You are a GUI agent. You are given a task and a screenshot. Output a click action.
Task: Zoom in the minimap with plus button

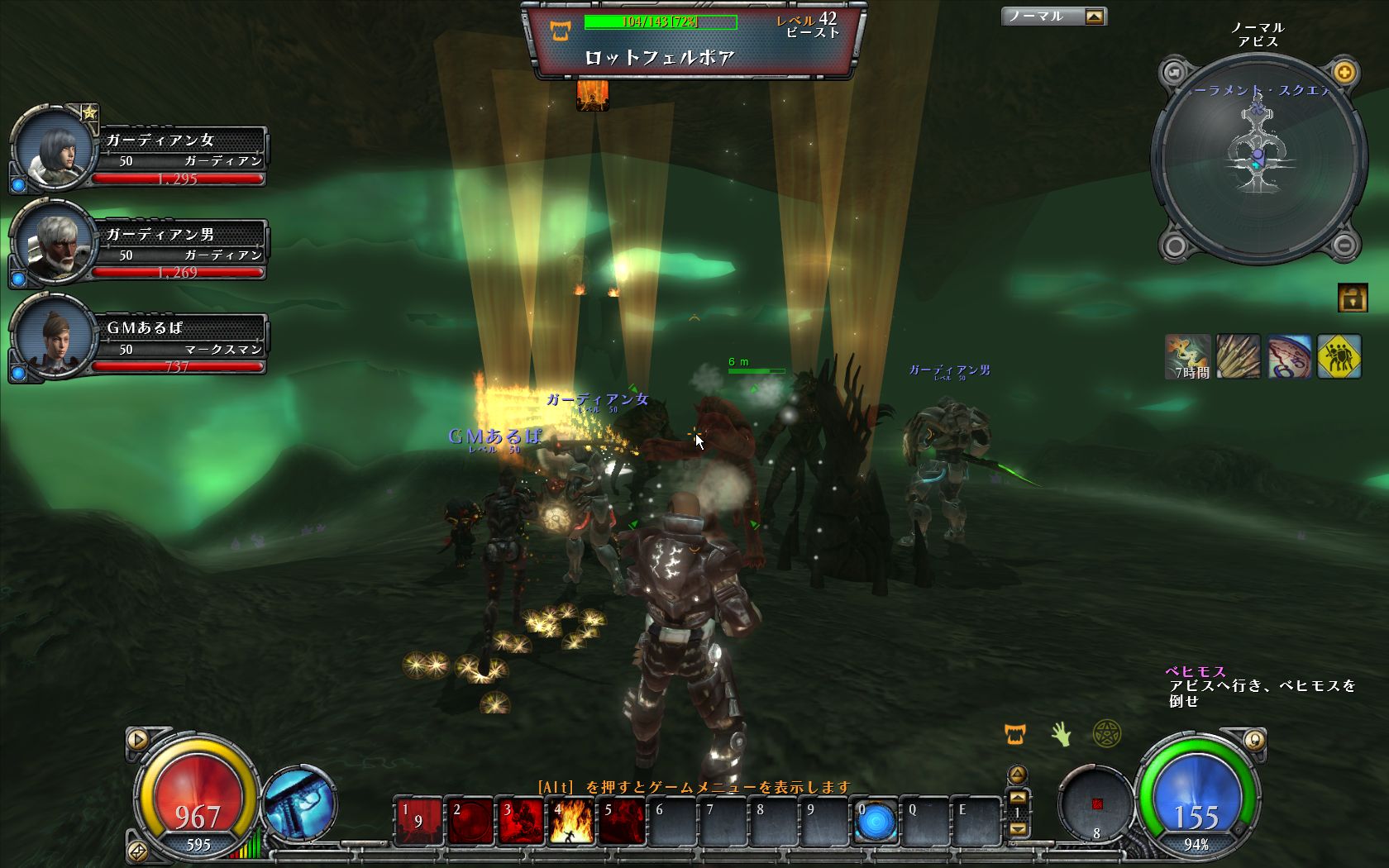[x=1344, y=73]
